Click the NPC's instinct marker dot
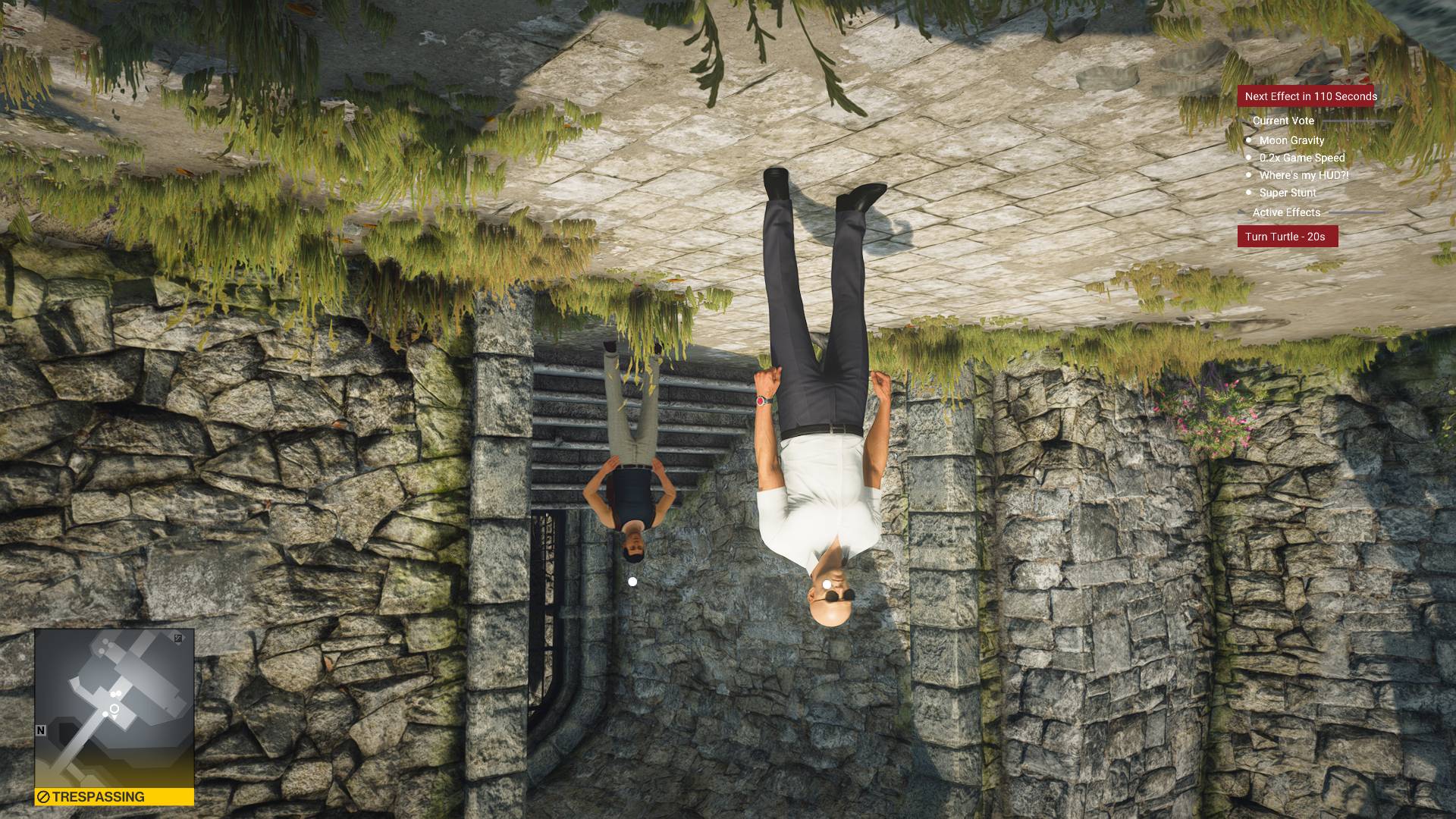This screenshot has width=1456, height=819. (x=632, y=582)
